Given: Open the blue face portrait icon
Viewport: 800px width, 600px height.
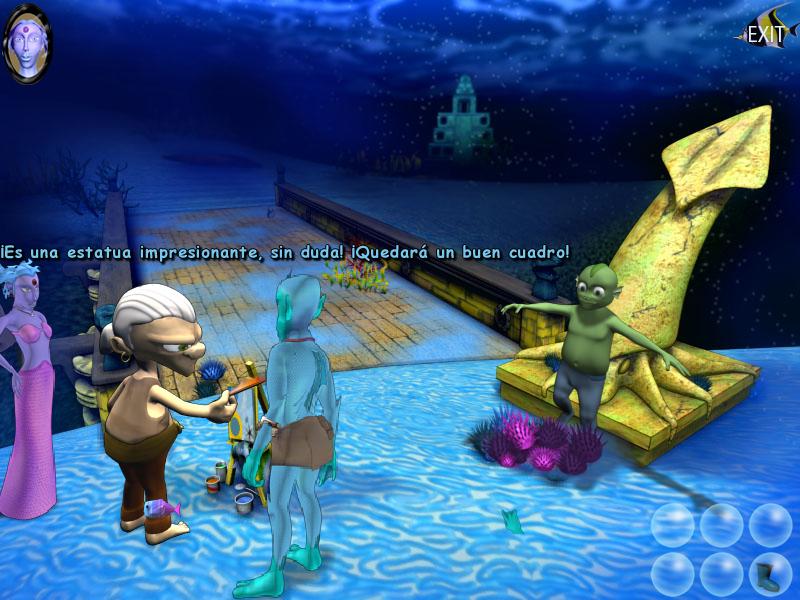Looking at the screenshot, I should click(27, 43).
